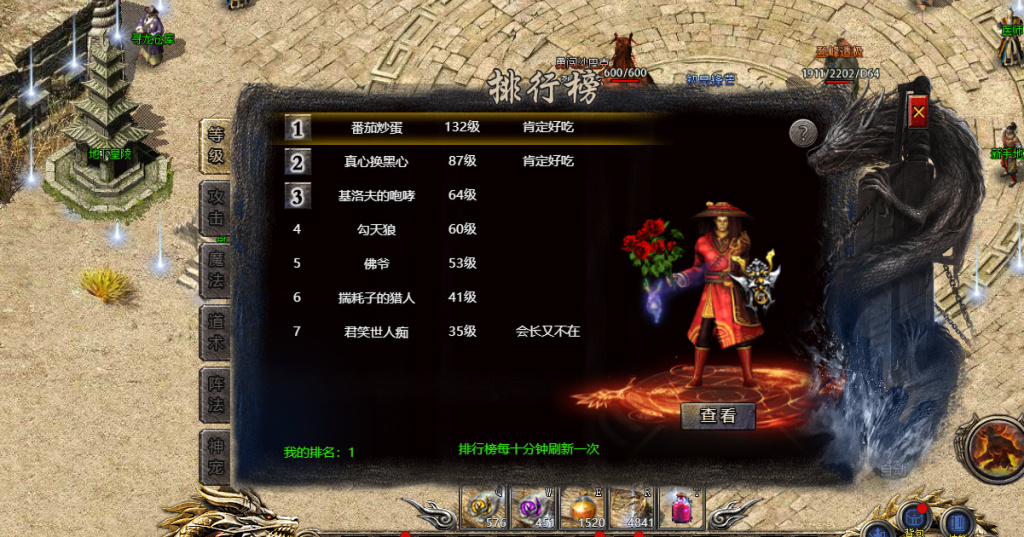Select rank 1 player 番茄炒蛋

click(x=378, y=128)
